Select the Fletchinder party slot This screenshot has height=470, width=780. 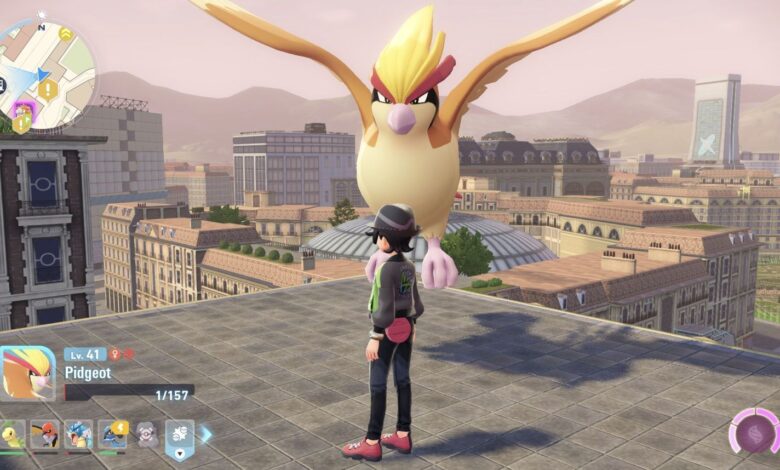[x=44, y=434]
